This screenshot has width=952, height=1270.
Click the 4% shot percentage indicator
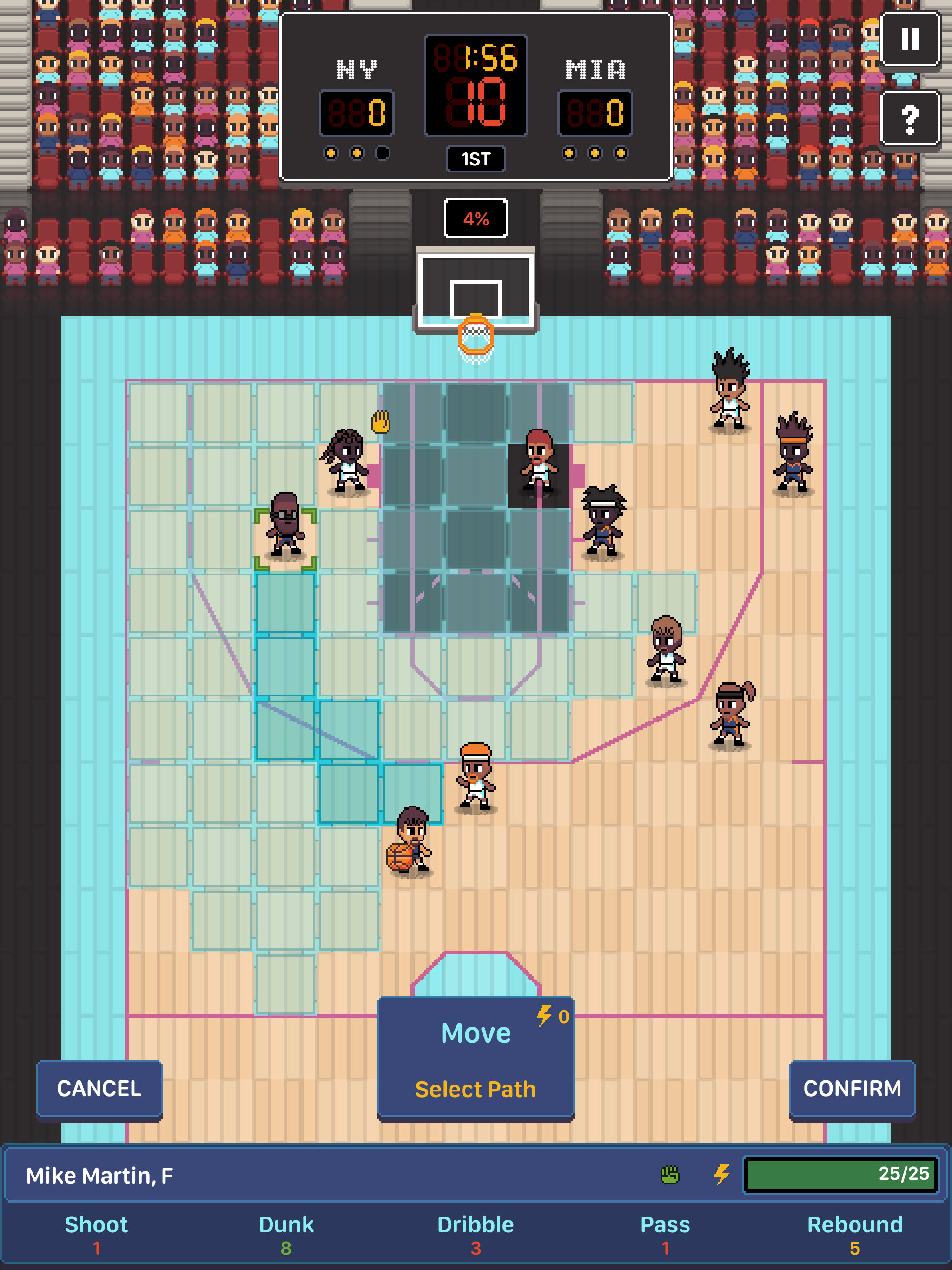(x=476, y=218)
